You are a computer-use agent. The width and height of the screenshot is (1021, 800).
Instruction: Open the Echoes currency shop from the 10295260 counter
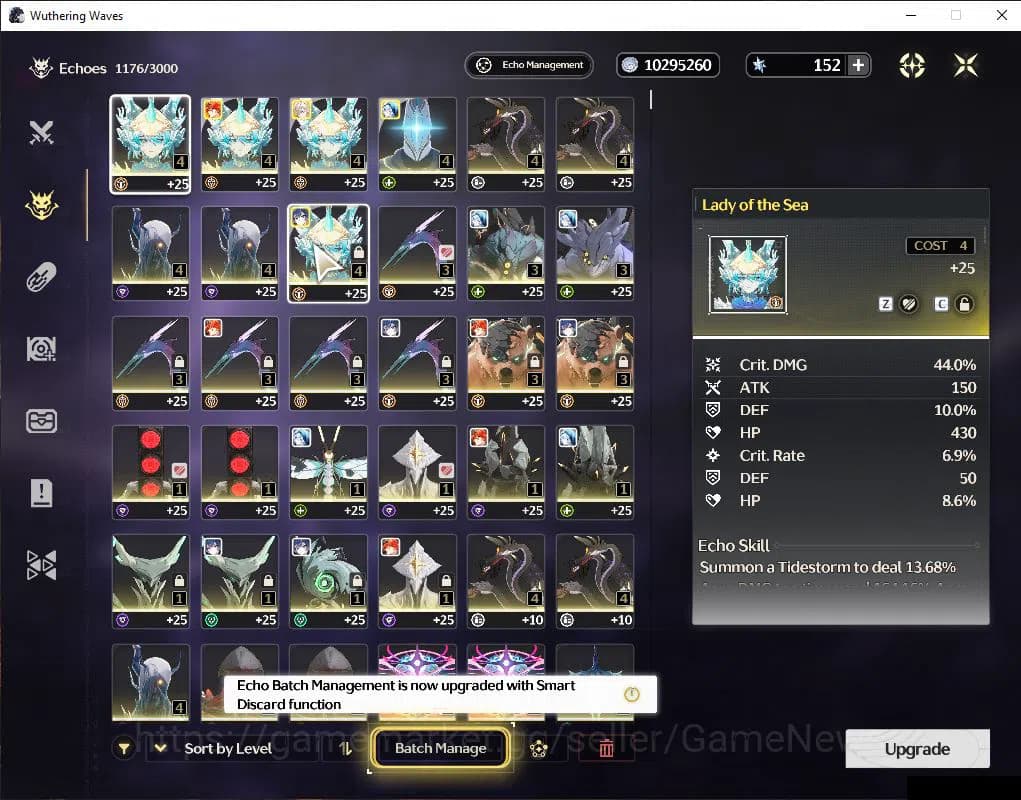[667, 65]
